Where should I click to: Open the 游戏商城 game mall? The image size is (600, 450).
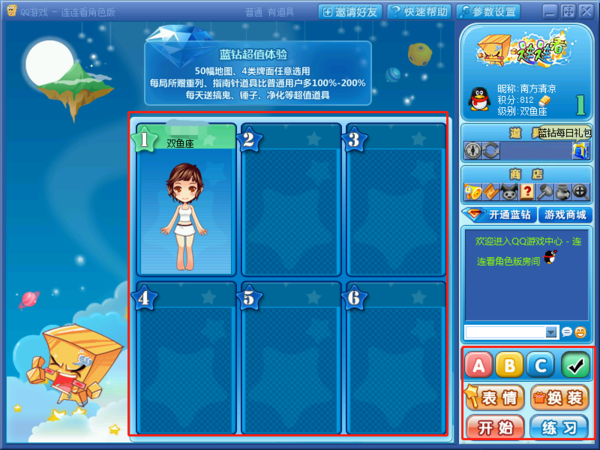point(564,215)
